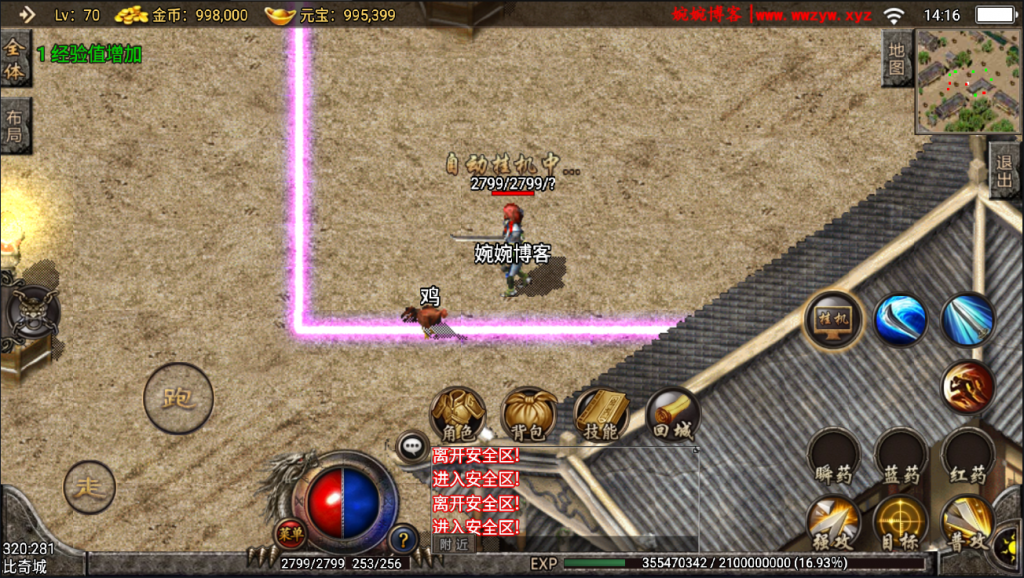Switch to 跑 run mode

178,398
